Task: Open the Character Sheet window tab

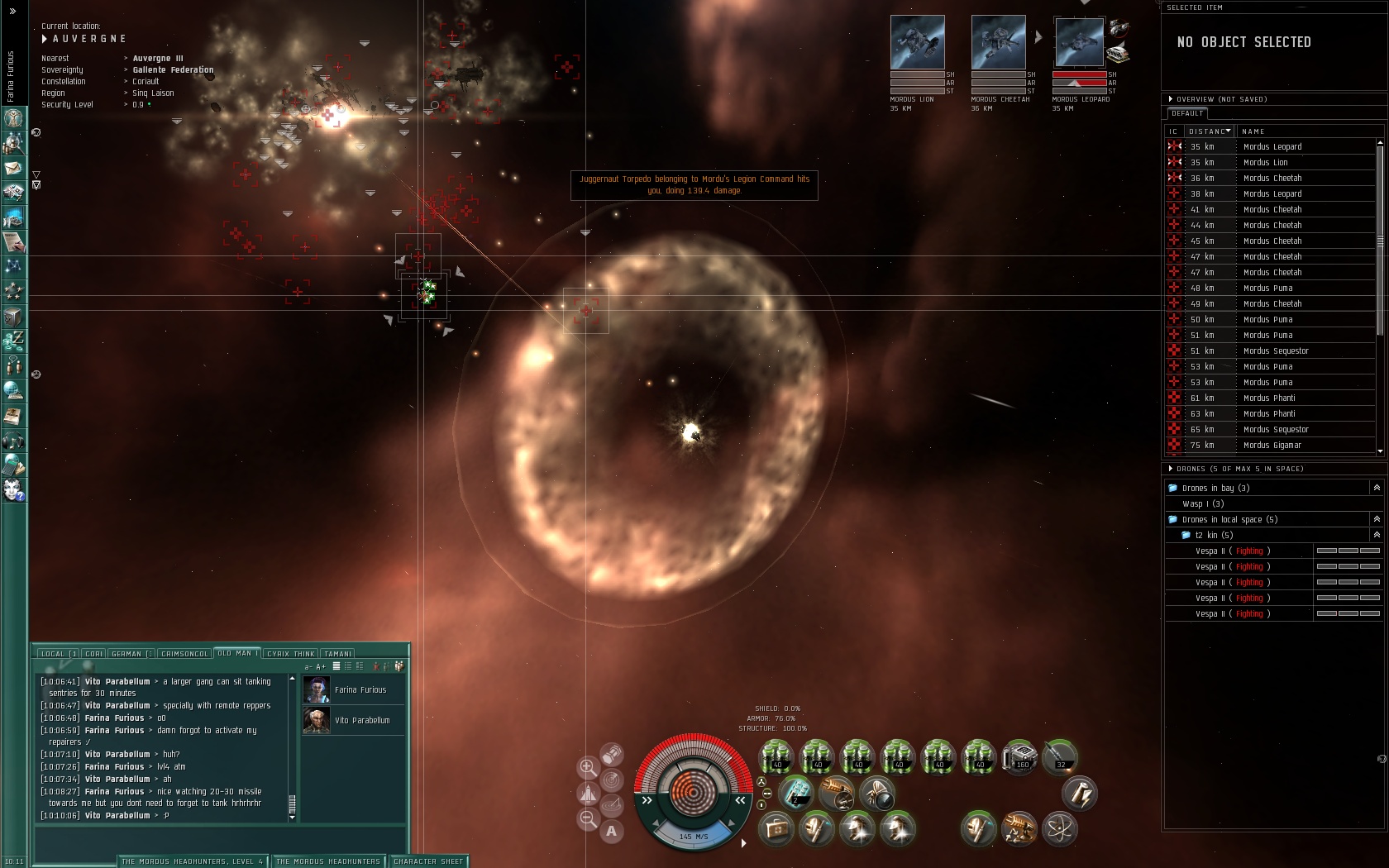Action: 428,861
